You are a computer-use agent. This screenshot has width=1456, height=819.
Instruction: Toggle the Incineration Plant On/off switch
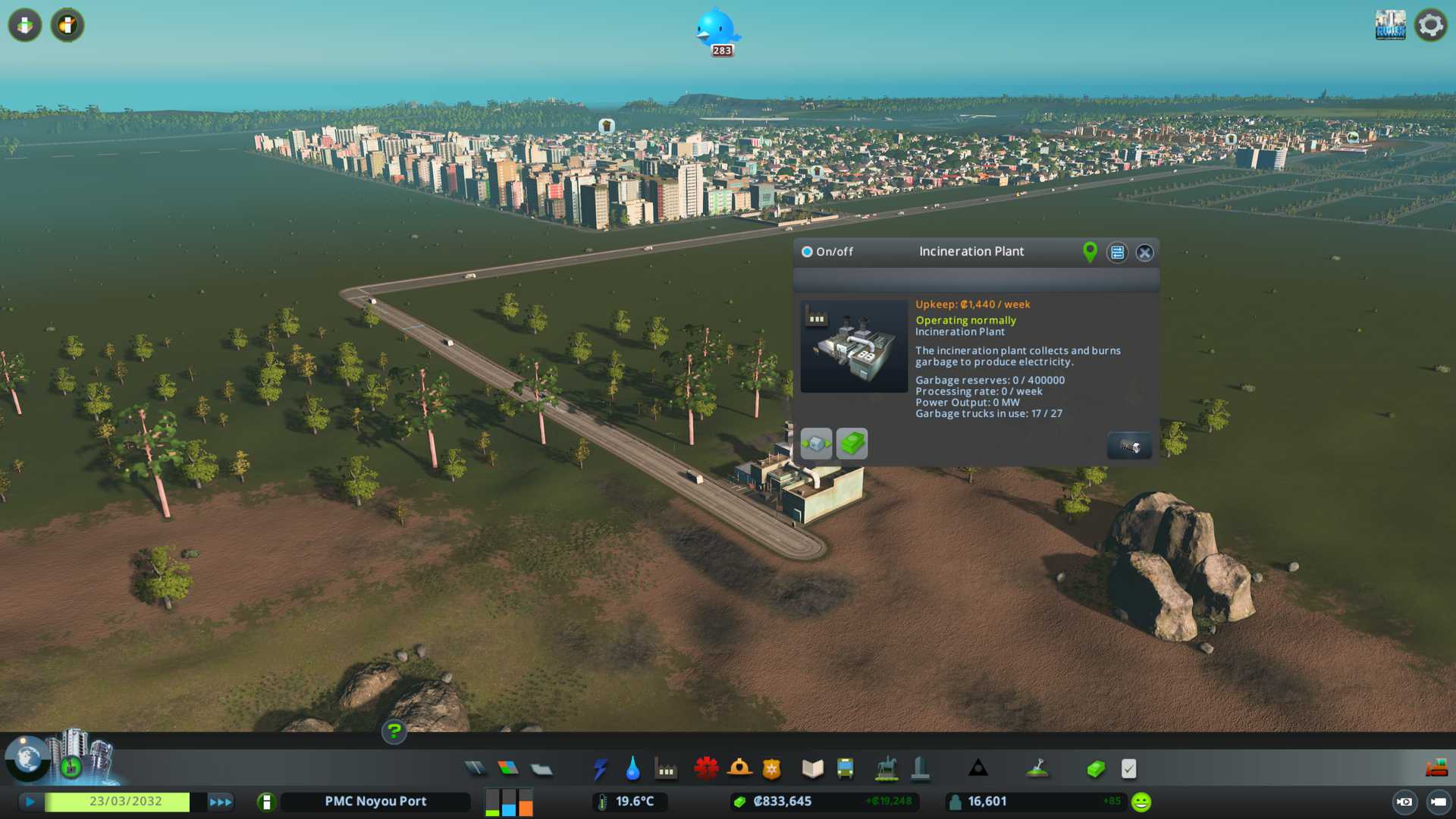[808, 252]
